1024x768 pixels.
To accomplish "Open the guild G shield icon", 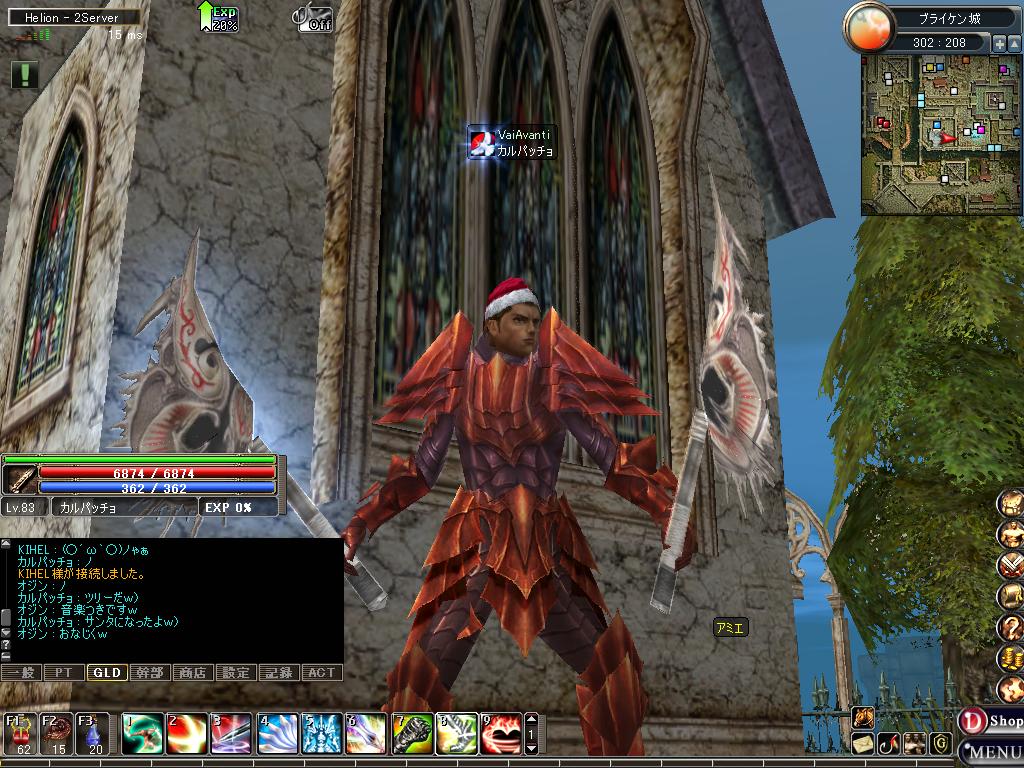I will click(x=940, y=743).
